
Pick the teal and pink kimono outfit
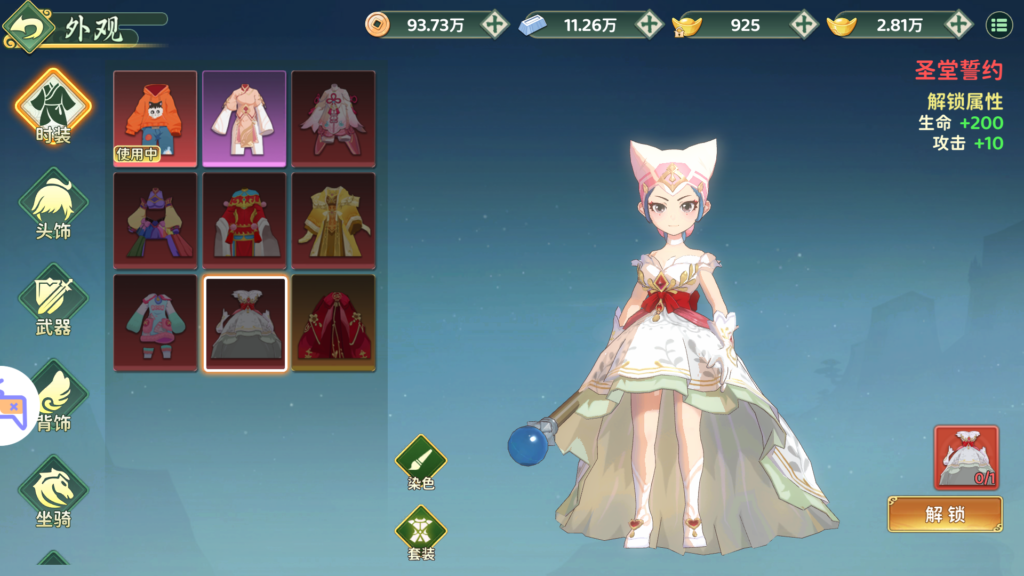[155, 323]
